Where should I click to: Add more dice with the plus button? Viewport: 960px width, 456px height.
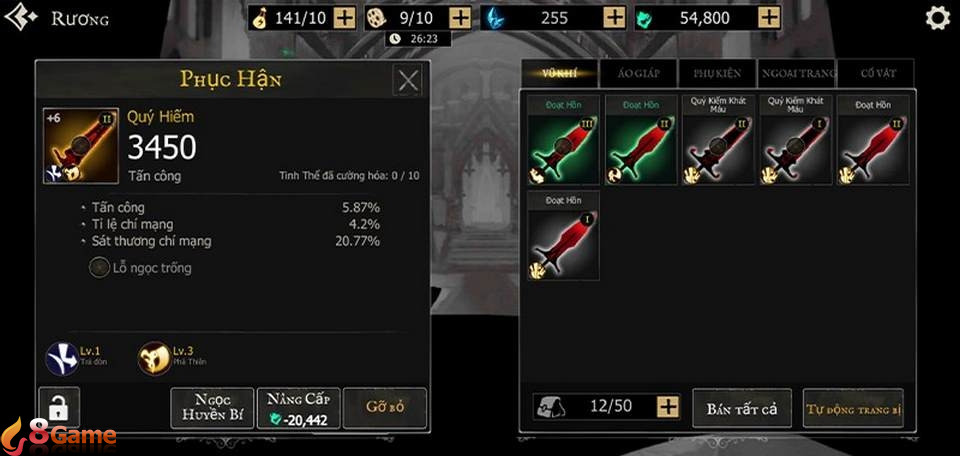coord(460,18)
